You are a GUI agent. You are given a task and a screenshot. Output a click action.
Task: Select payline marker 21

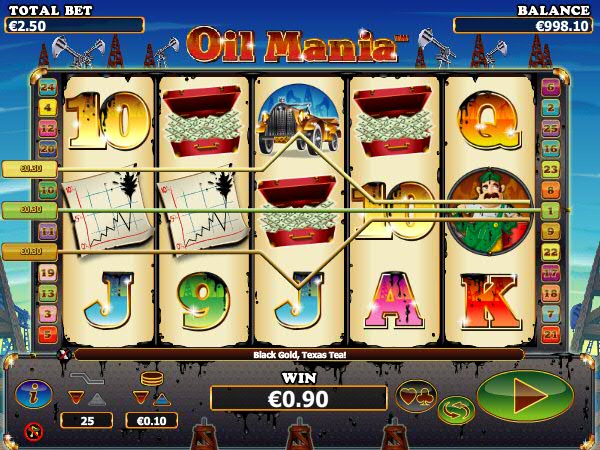[x=549, y=334]
